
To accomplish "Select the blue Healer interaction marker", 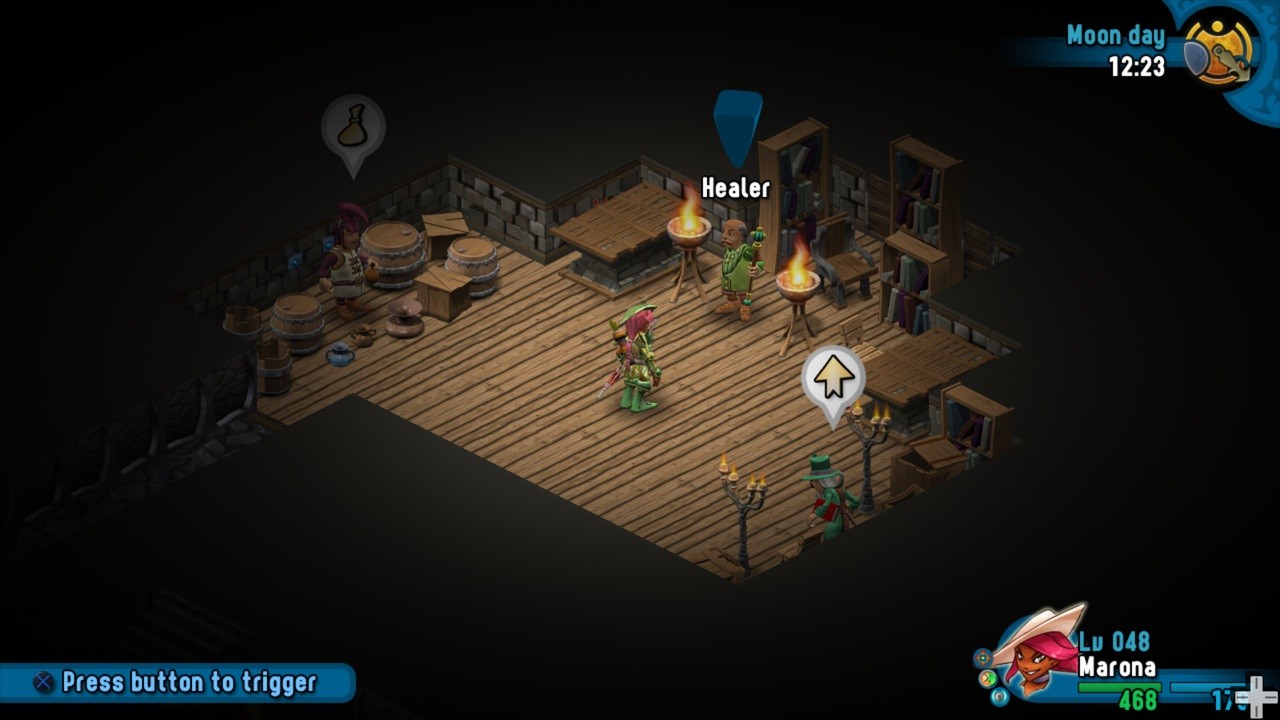I will [x=738, y=122].
